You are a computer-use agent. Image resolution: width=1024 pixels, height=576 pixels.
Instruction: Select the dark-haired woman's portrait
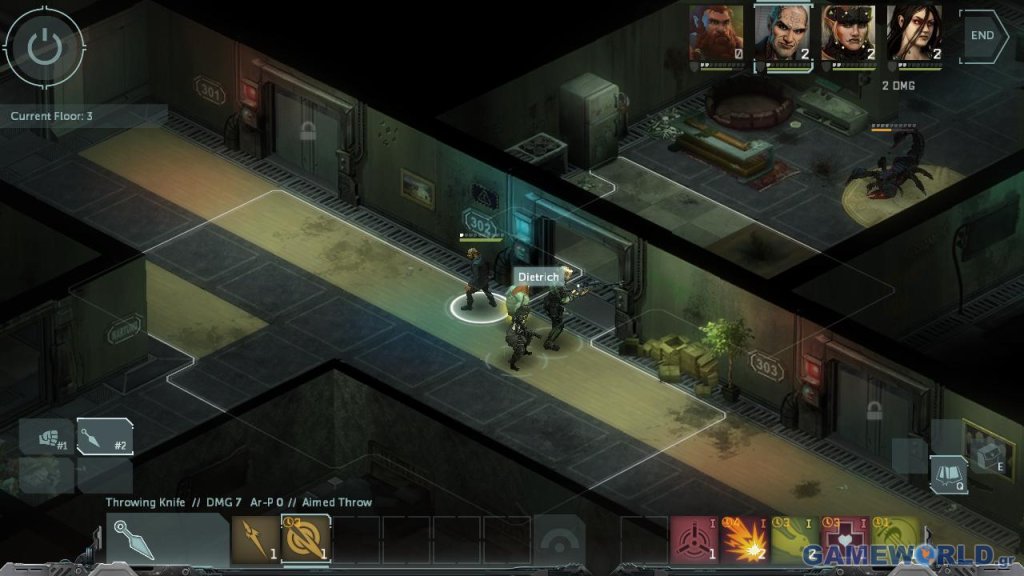coord(914,34)
